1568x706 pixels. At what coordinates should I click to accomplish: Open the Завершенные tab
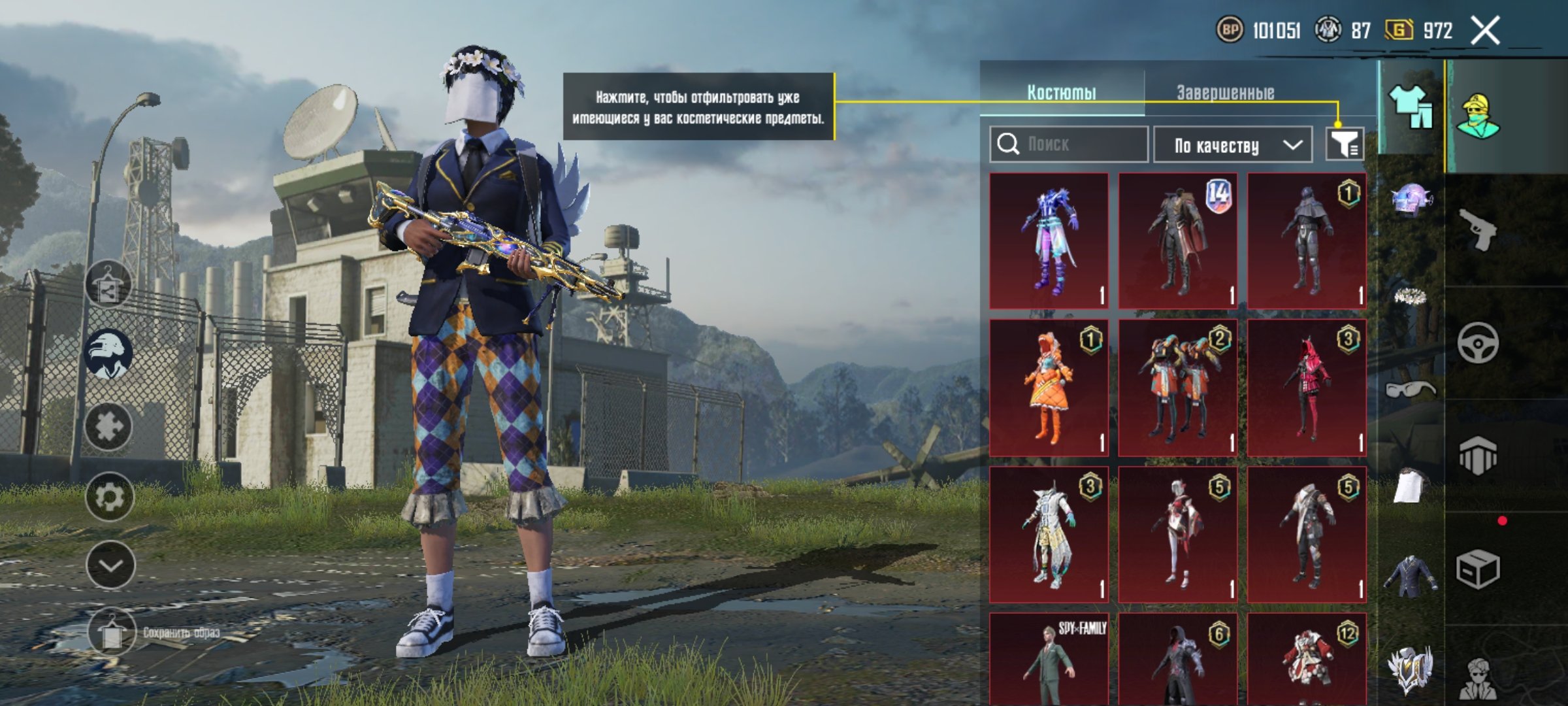point(1225,92)
